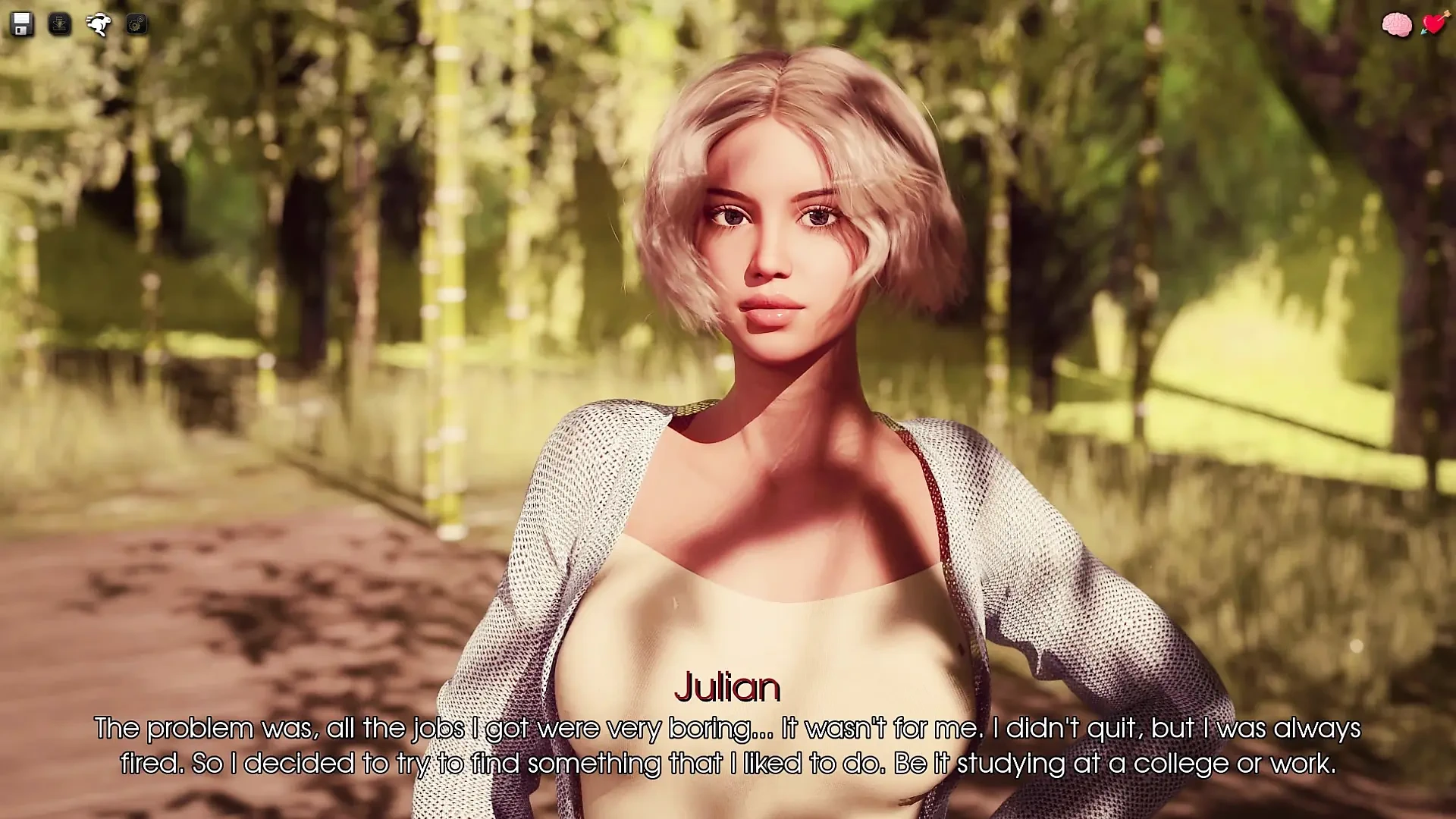Image resolution: width=1456 pixels, height=819 pixels.
Task: Enable skip mode with the running rabbit icon
Action: pos(97,25)
